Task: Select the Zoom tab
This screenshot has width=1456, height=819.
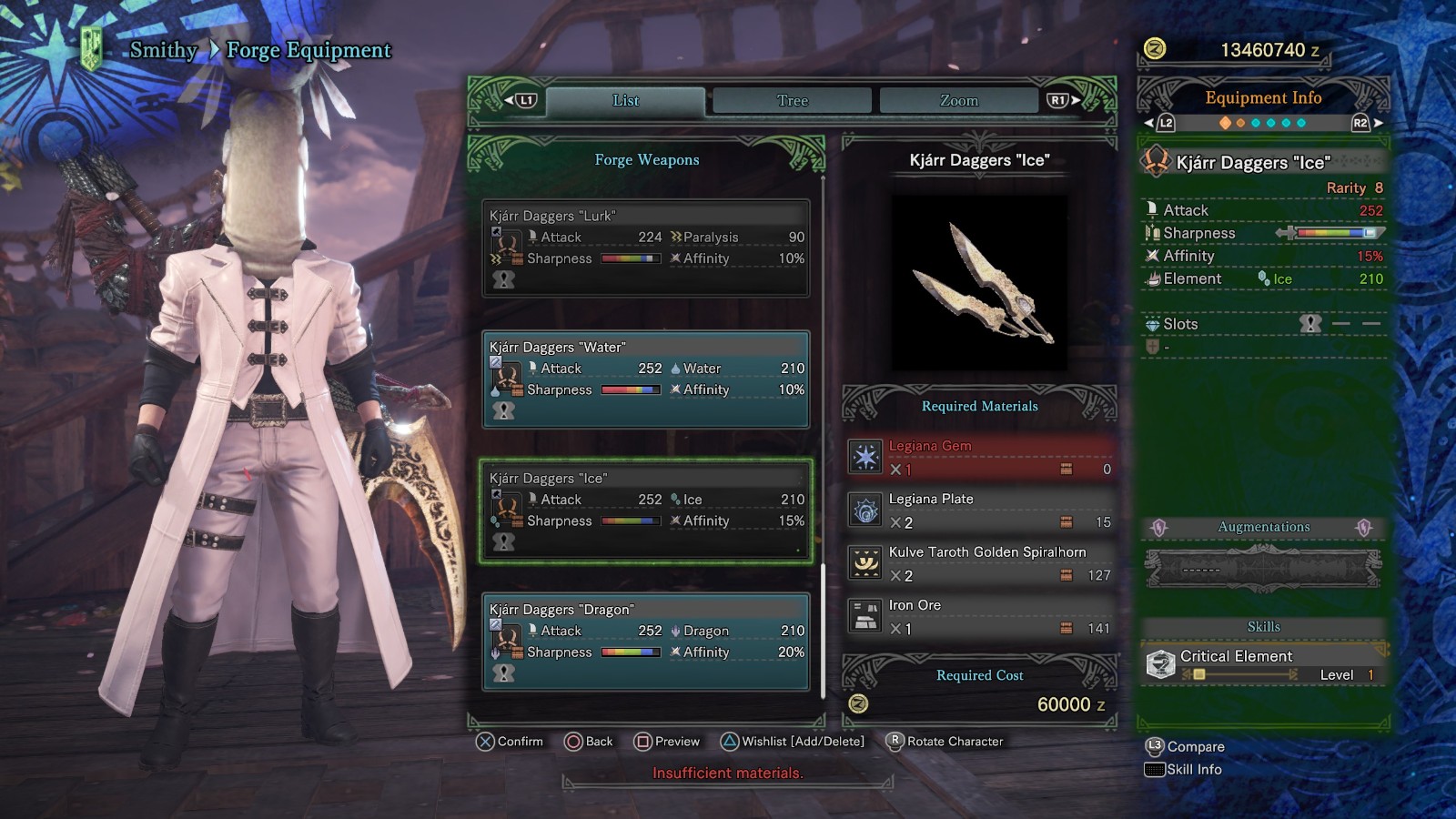Action: (958, 101)
